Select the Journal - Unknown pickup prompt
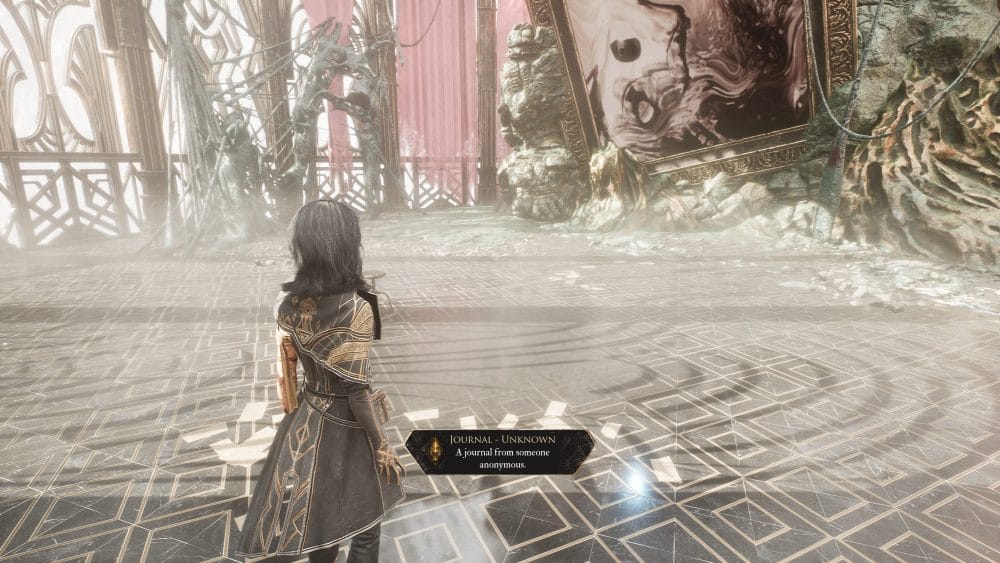This screenshot has width=1000, height=563. pyautogui.click(x=499, y=452)
